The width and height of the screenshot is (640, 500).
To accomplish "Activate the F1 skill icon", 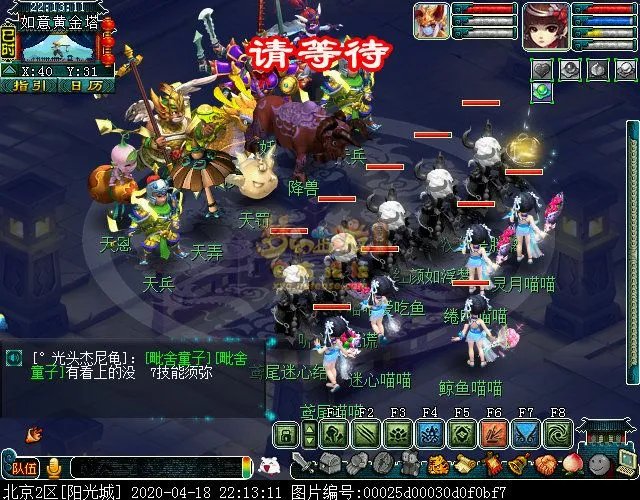I will [334, 434].
